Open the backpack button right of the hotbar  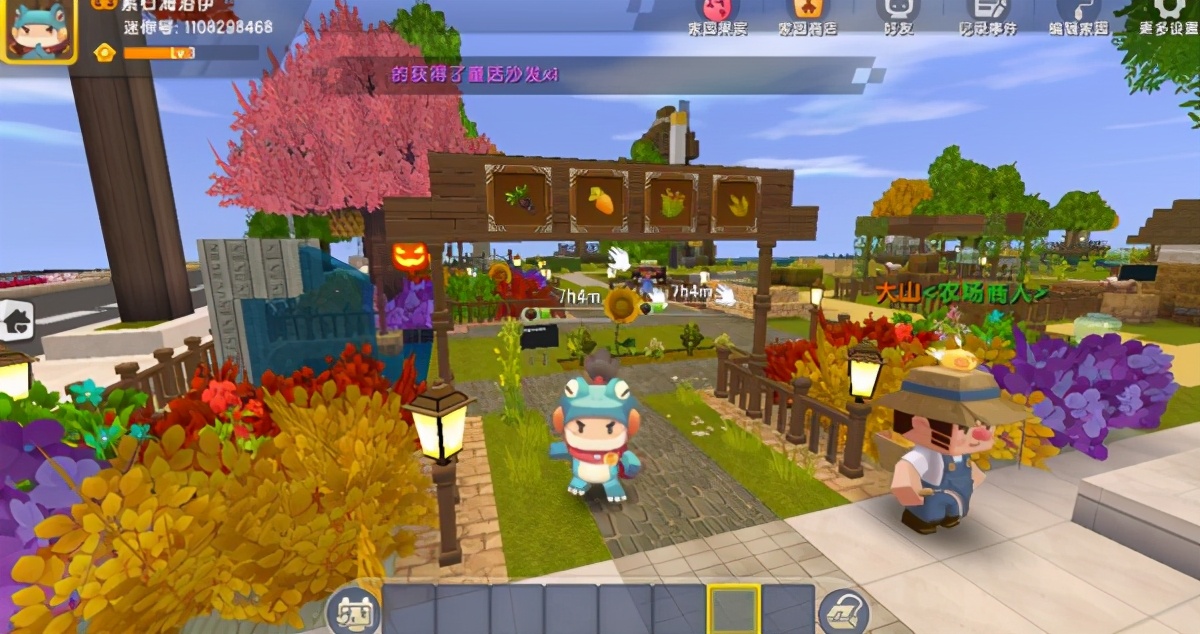[x=842, y=611]
